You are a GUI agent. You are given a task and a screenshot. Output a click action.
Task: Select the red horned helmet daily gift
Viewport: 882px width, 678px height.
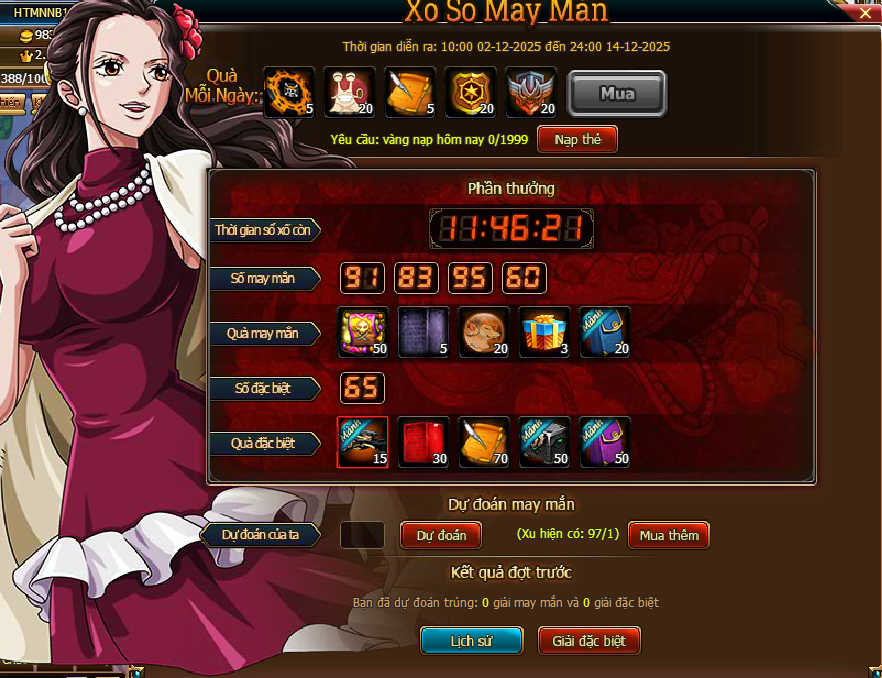[531, 93]
